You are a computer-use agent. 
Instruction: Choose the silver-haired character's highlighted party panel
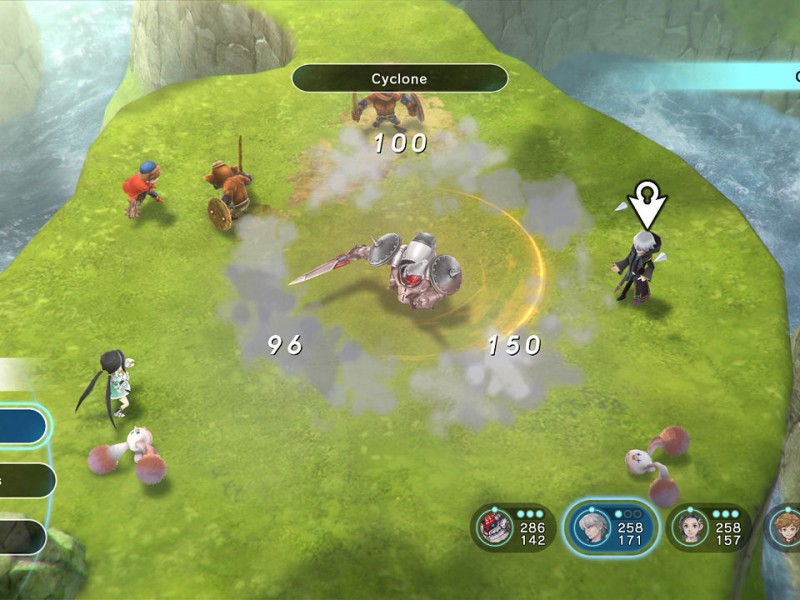pos(610,527)
